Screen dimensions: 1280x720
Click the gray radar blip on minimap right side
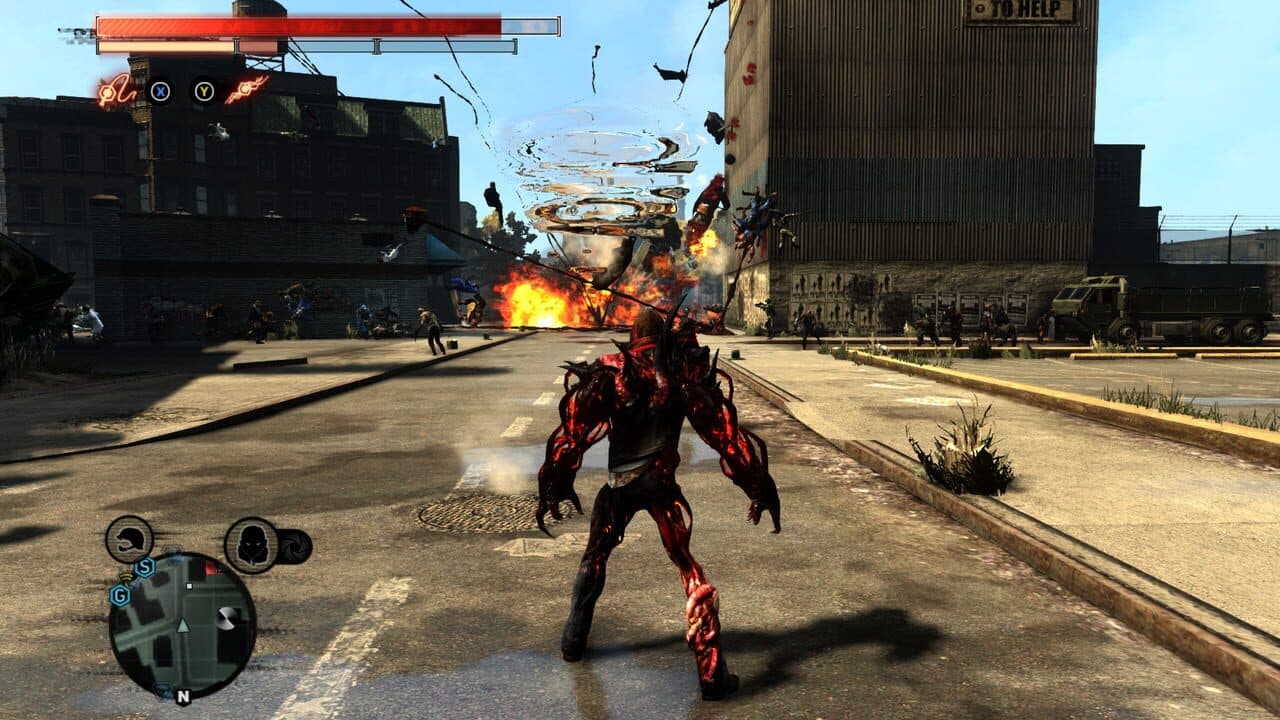coord(229,618)
